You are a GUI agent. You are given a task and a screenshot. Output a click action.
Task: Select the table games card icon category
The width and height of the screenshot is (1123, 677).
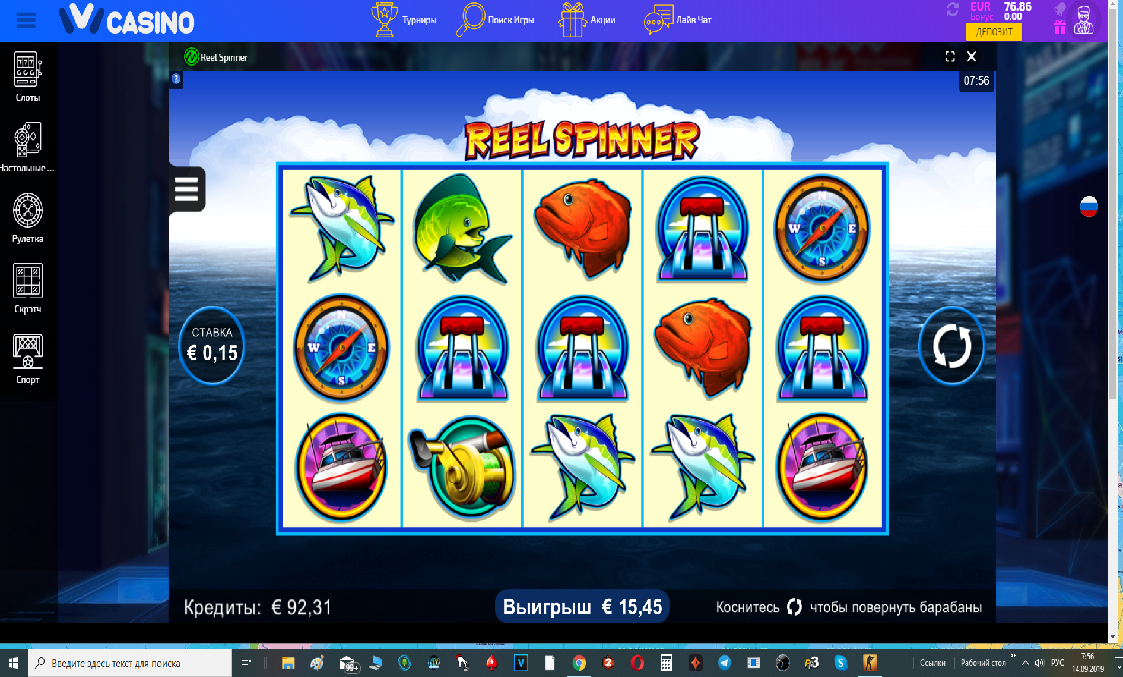28,147
